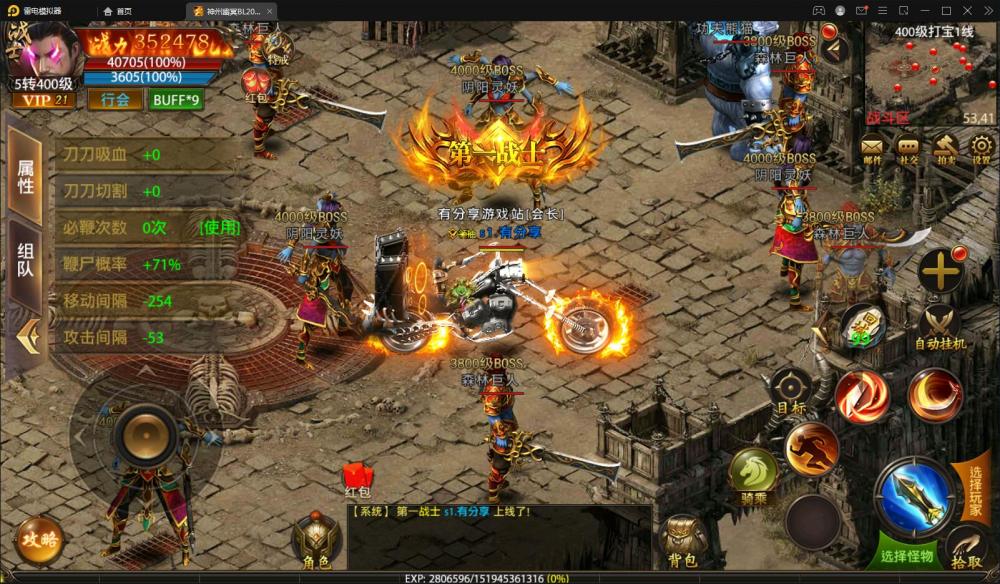Open the 角色 character sheet
Viewport: 1000px width, 584px height.
[x=316, y=541]
